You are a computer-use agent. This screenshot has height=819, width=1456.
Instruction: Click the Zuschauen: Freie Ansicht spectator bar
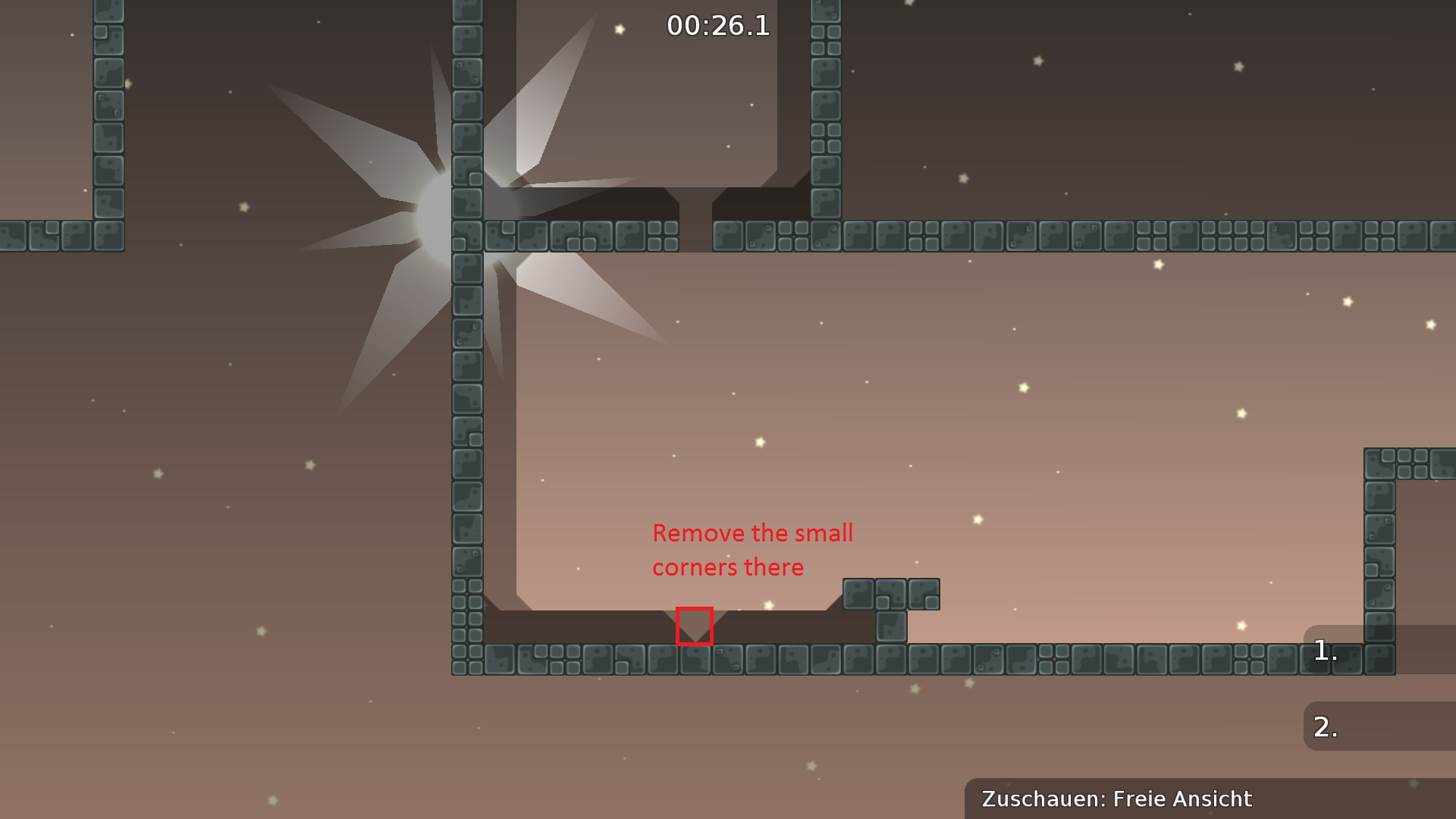(1116, 799)
